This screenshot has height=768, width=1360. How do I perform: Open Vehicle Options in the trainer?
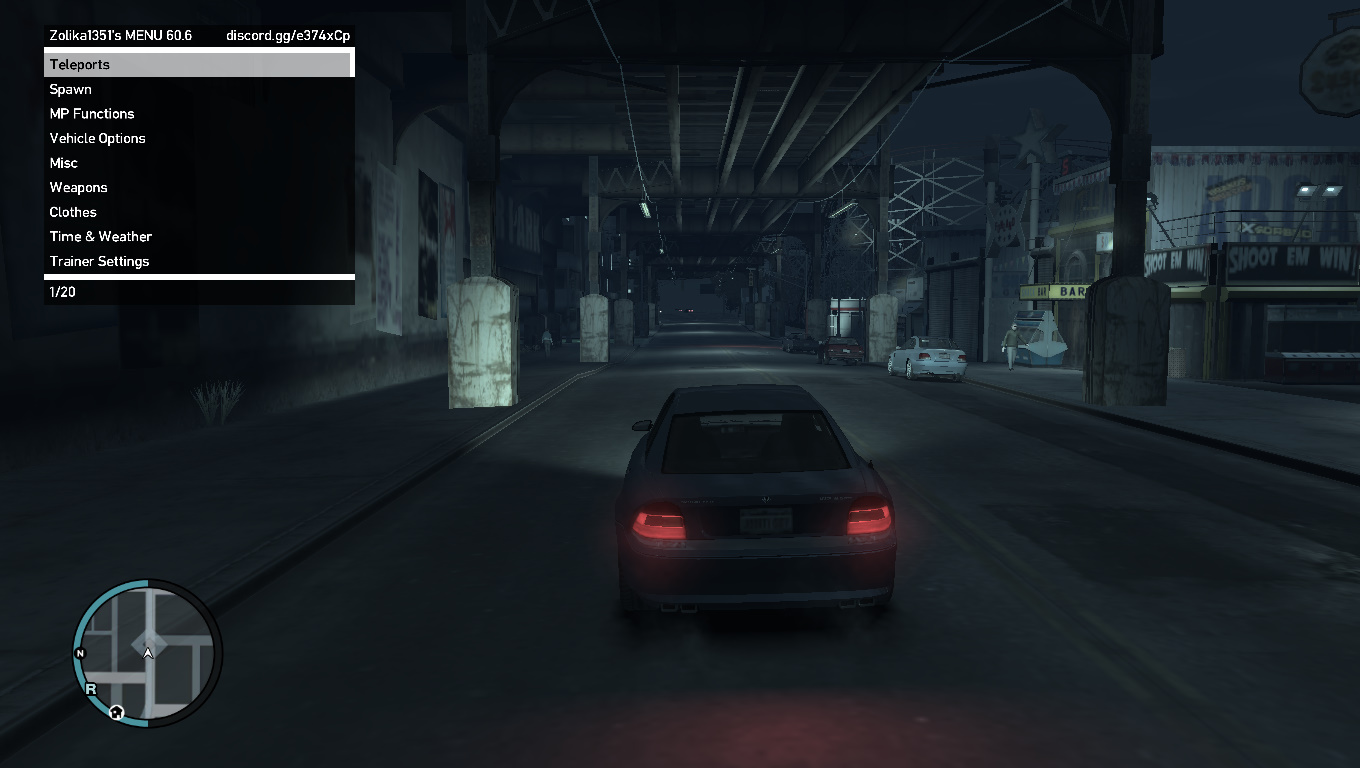pos(97,138)
